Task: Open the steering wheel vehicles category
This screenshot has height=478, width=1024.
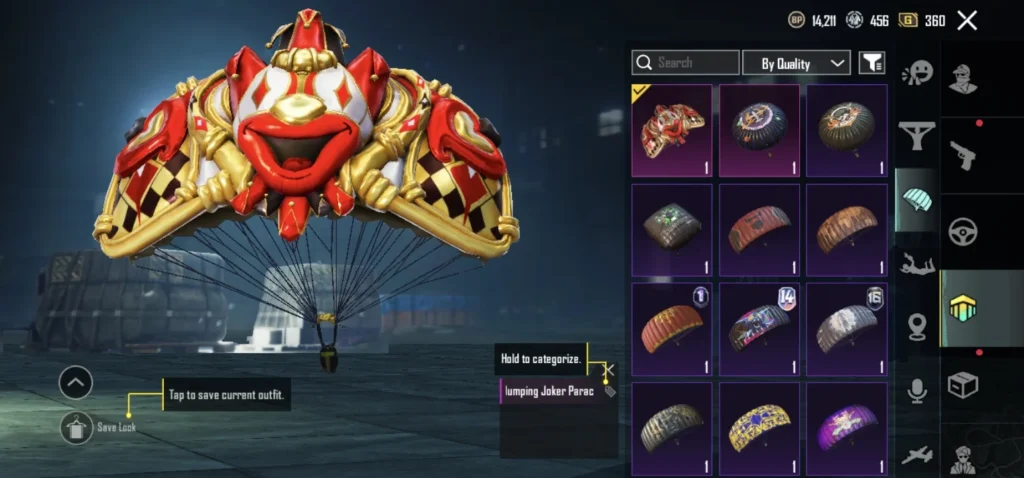Action: [x=963, y=231]
